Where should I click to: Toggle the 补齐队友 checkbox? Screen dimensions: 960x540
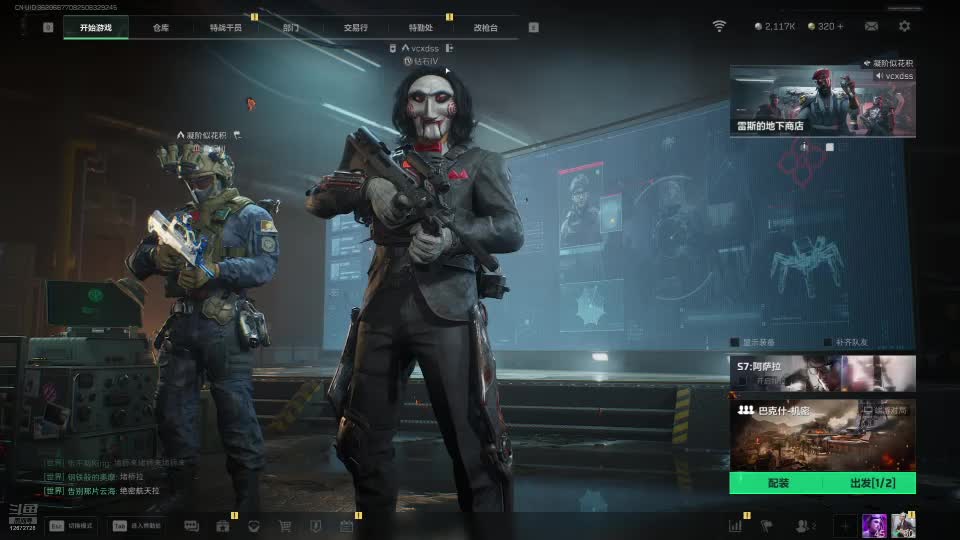click(827, 342)
